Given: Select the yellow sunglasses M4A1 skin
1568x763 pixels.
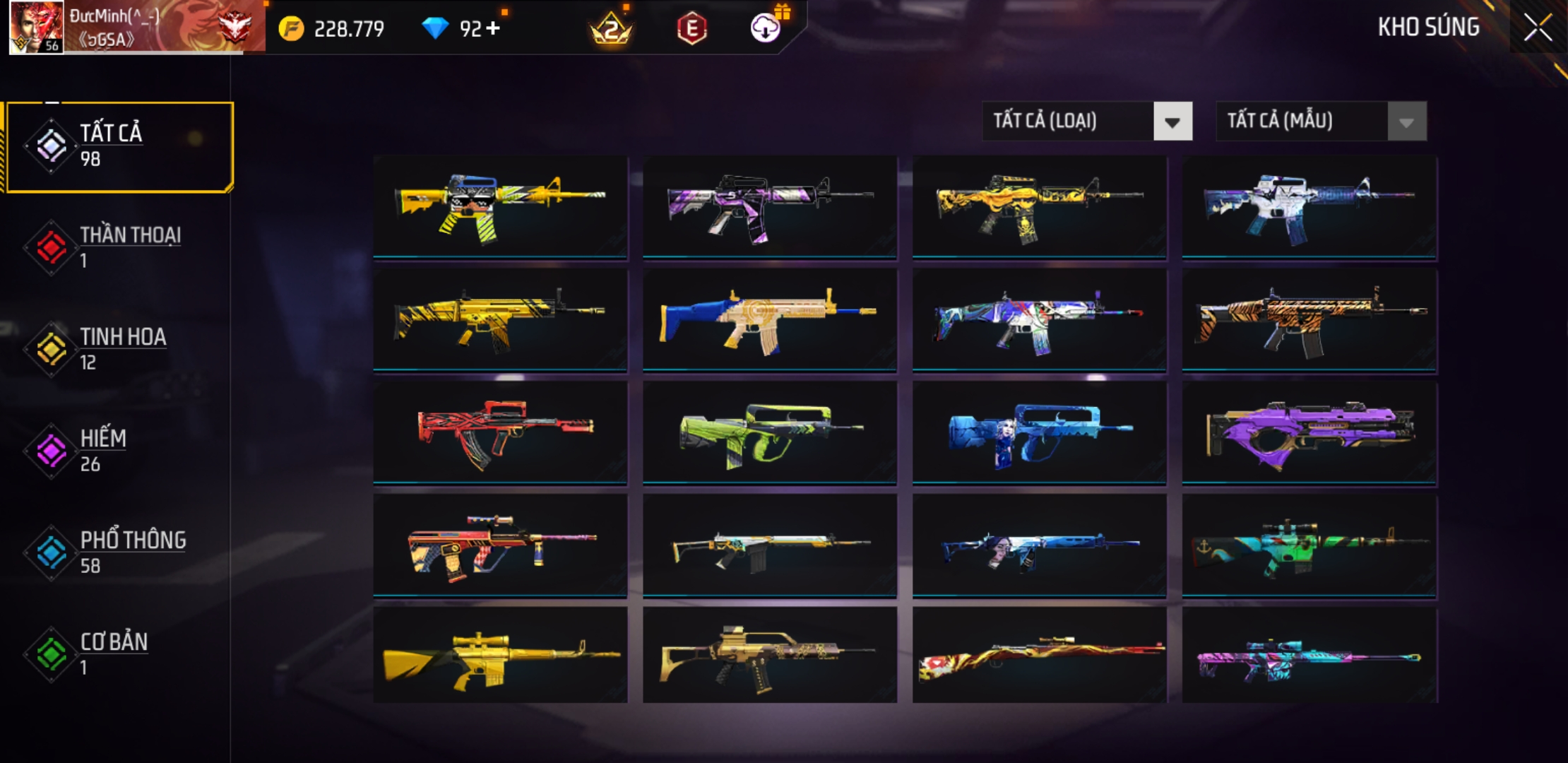Looking at the screenshot, I should point(500,206).
